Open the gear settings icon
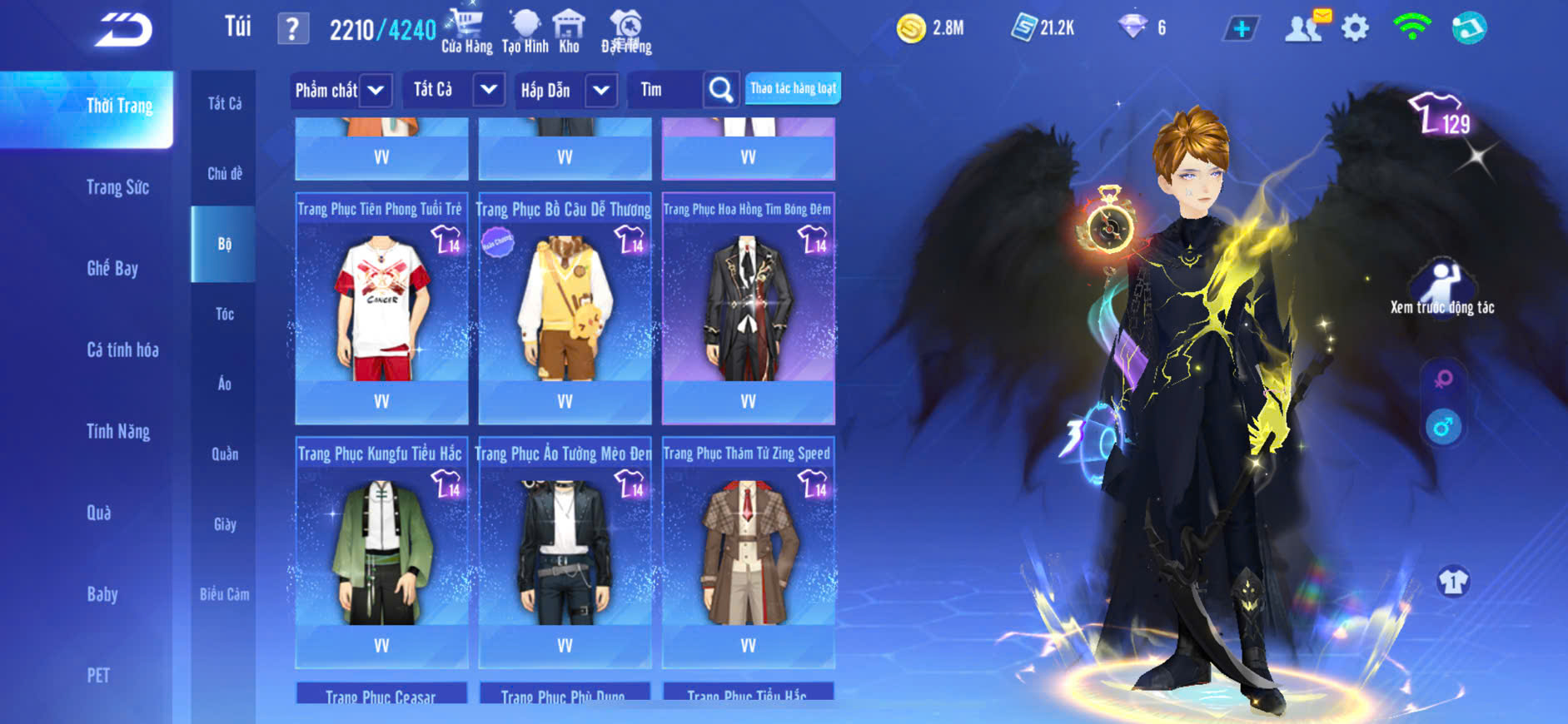This screenshot has height=724, width=1568. point(1355,29)
